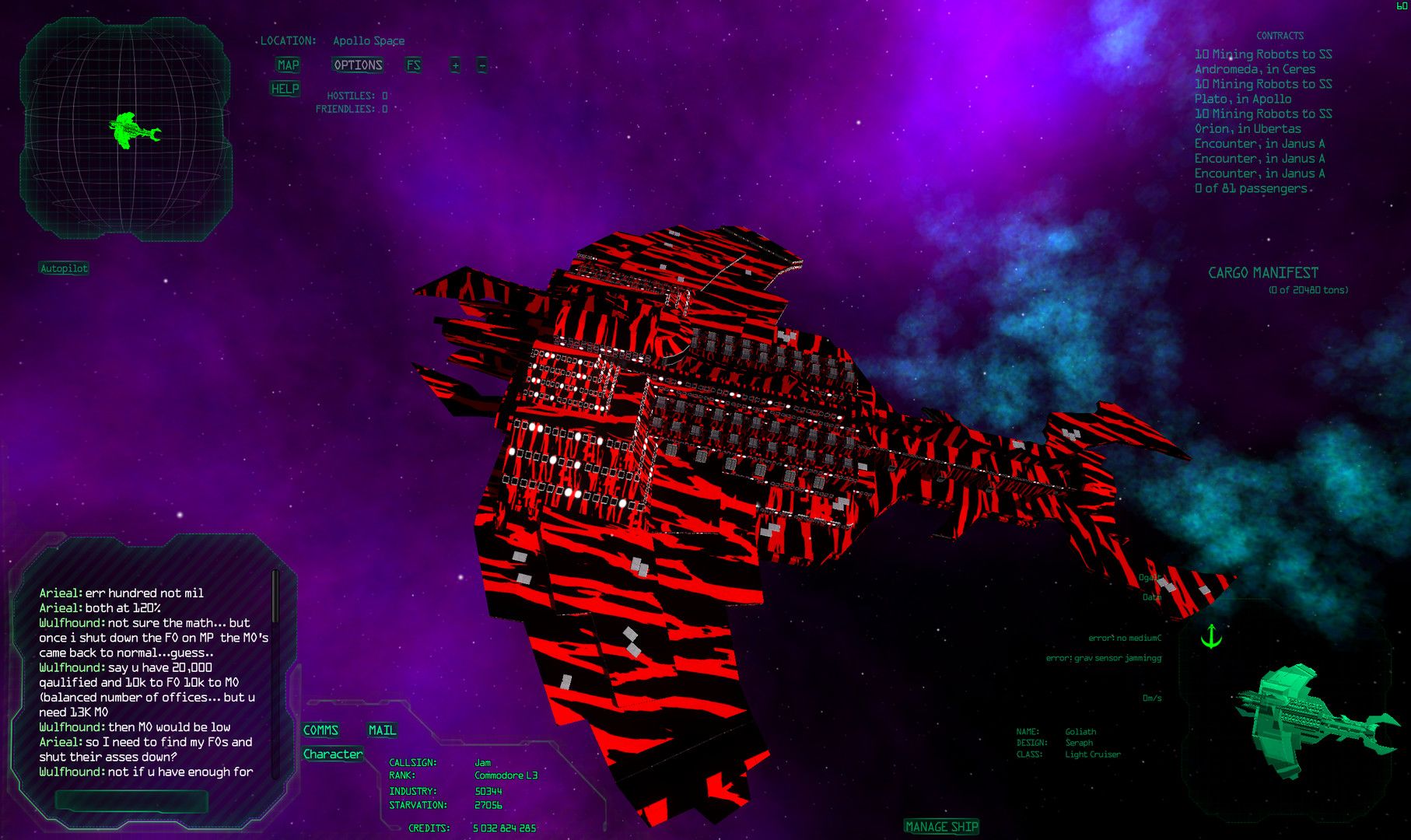Viewport: 1411px width, 840px height.
Task: Open the Character sheet
Action: 333,754
